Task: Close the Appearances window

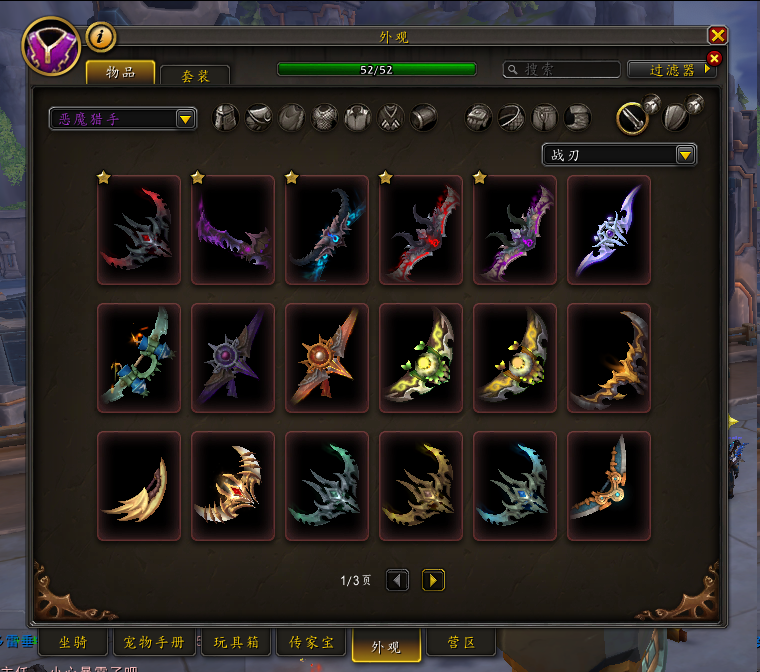Action: (x=717, y=36)
